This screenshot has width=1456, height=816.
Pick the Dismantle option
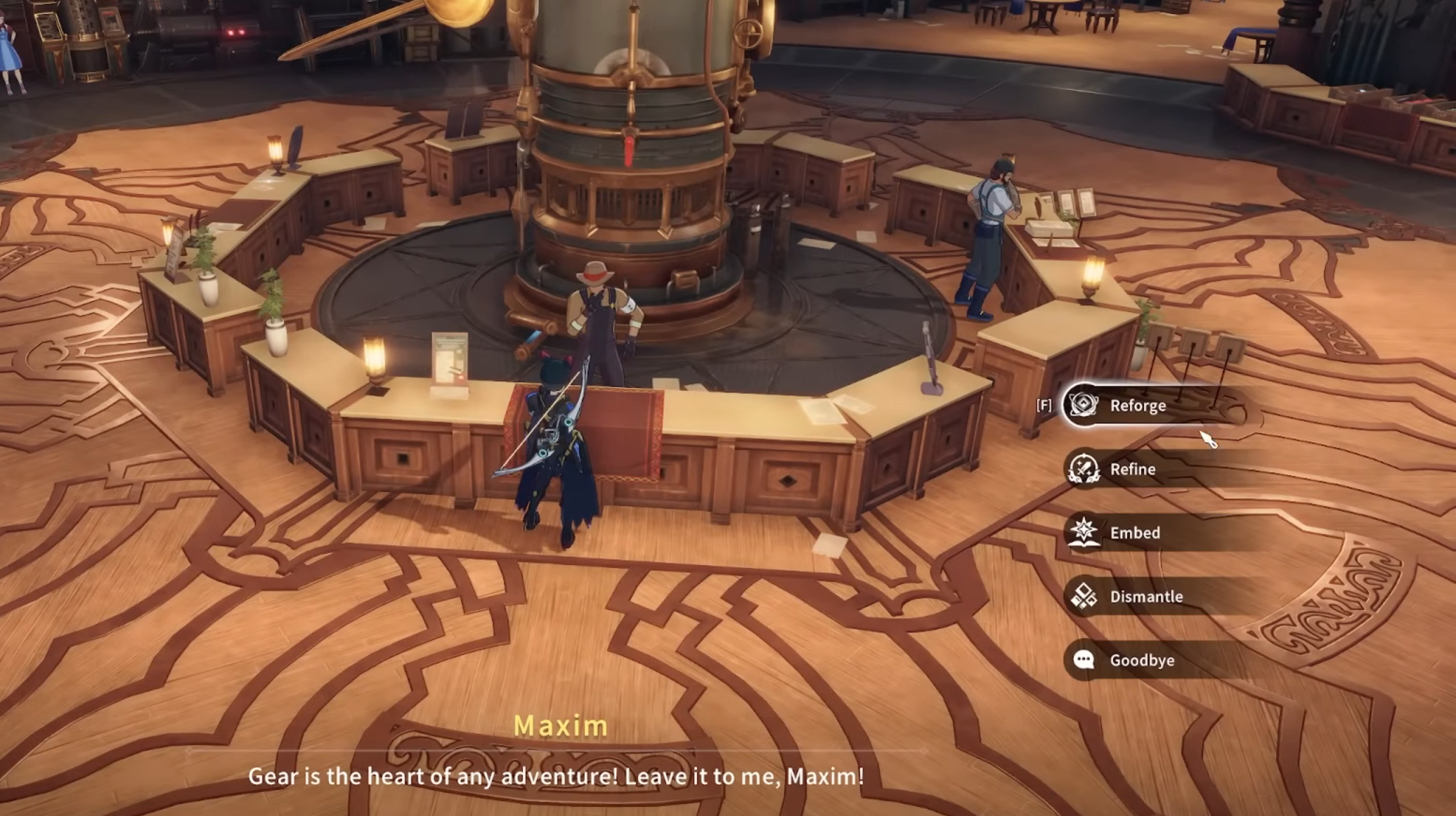click(1145, 597)
